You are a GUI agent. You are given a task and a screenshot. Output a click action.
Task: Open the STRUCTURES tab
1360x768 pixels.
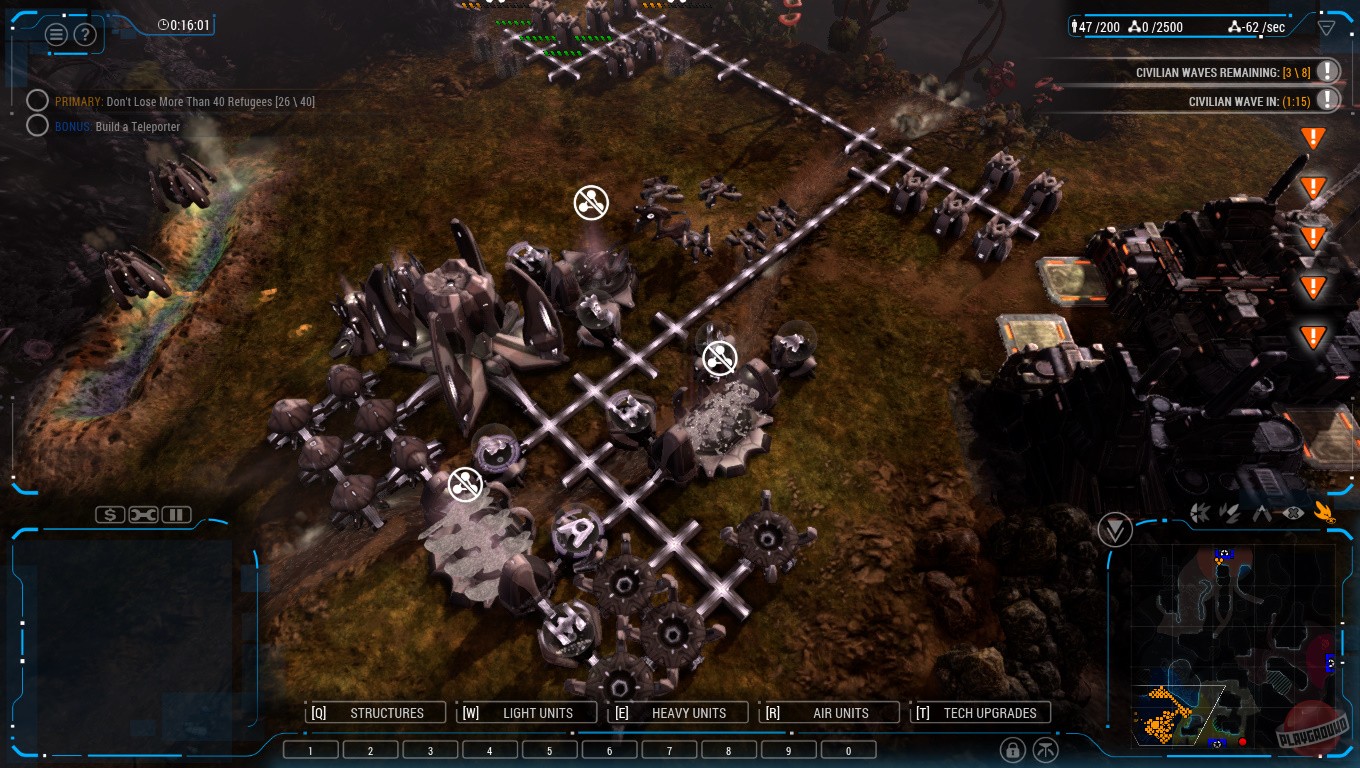coord(376,712)
